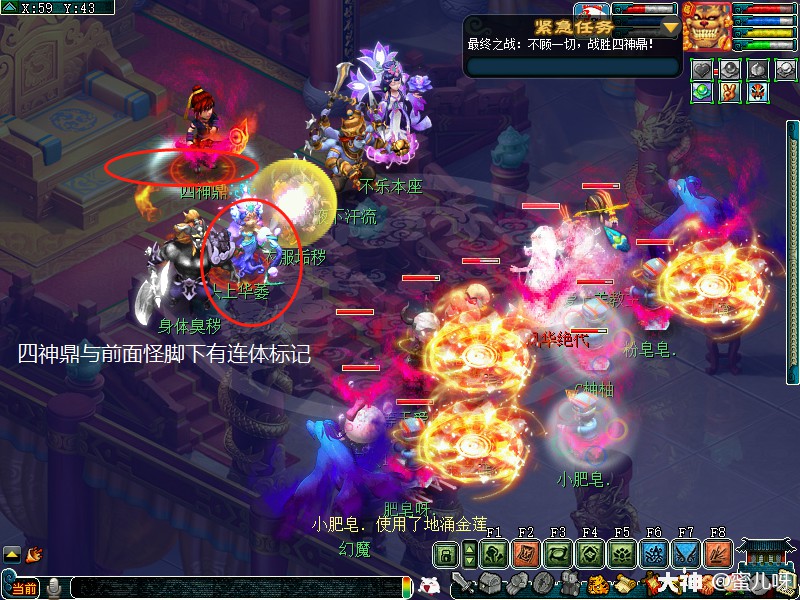This screenshot has width=800, height=600.
Task: Cast the F4 diamond skill
Action: (x=589, y=555)
